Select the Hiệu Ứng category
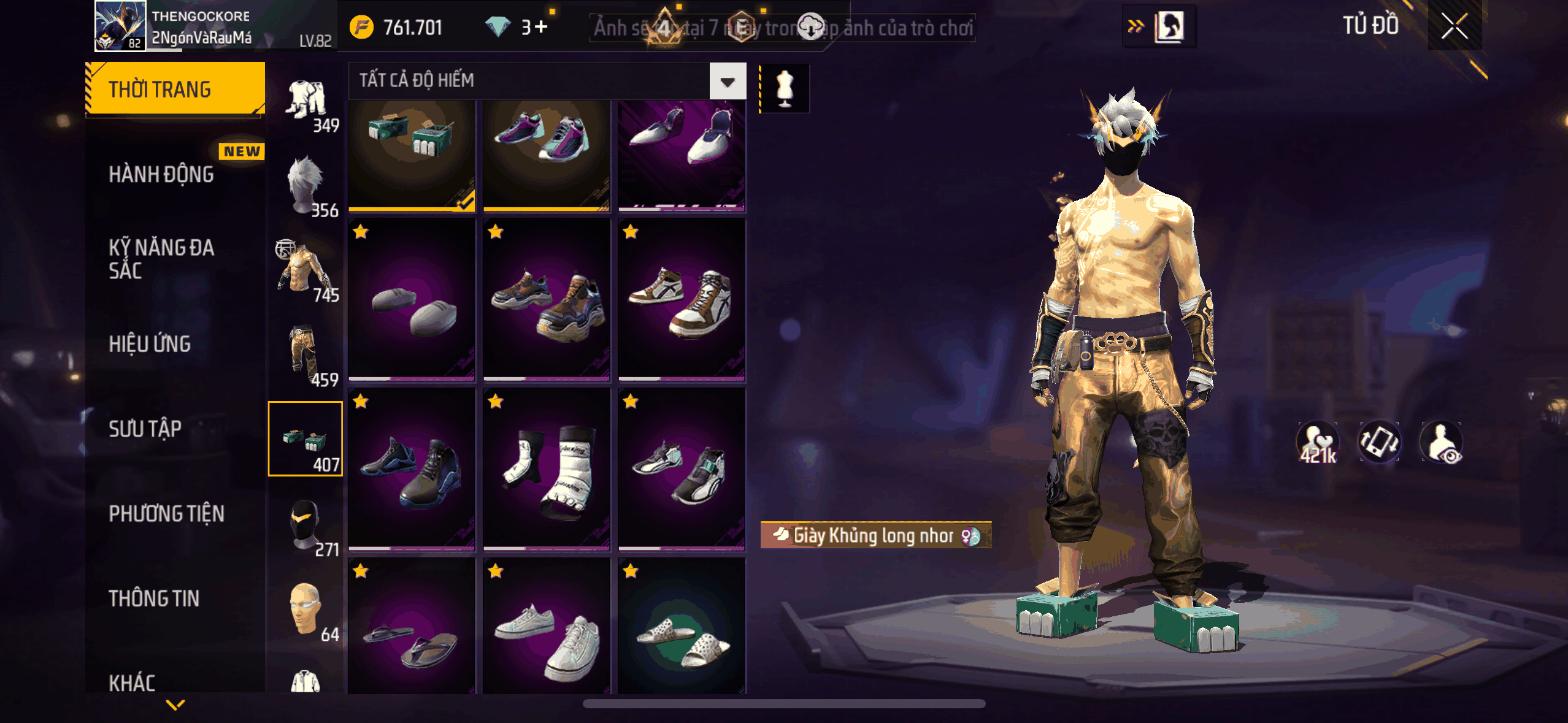The width and height of the screenshot is (1568, 723). coord(150,344)
